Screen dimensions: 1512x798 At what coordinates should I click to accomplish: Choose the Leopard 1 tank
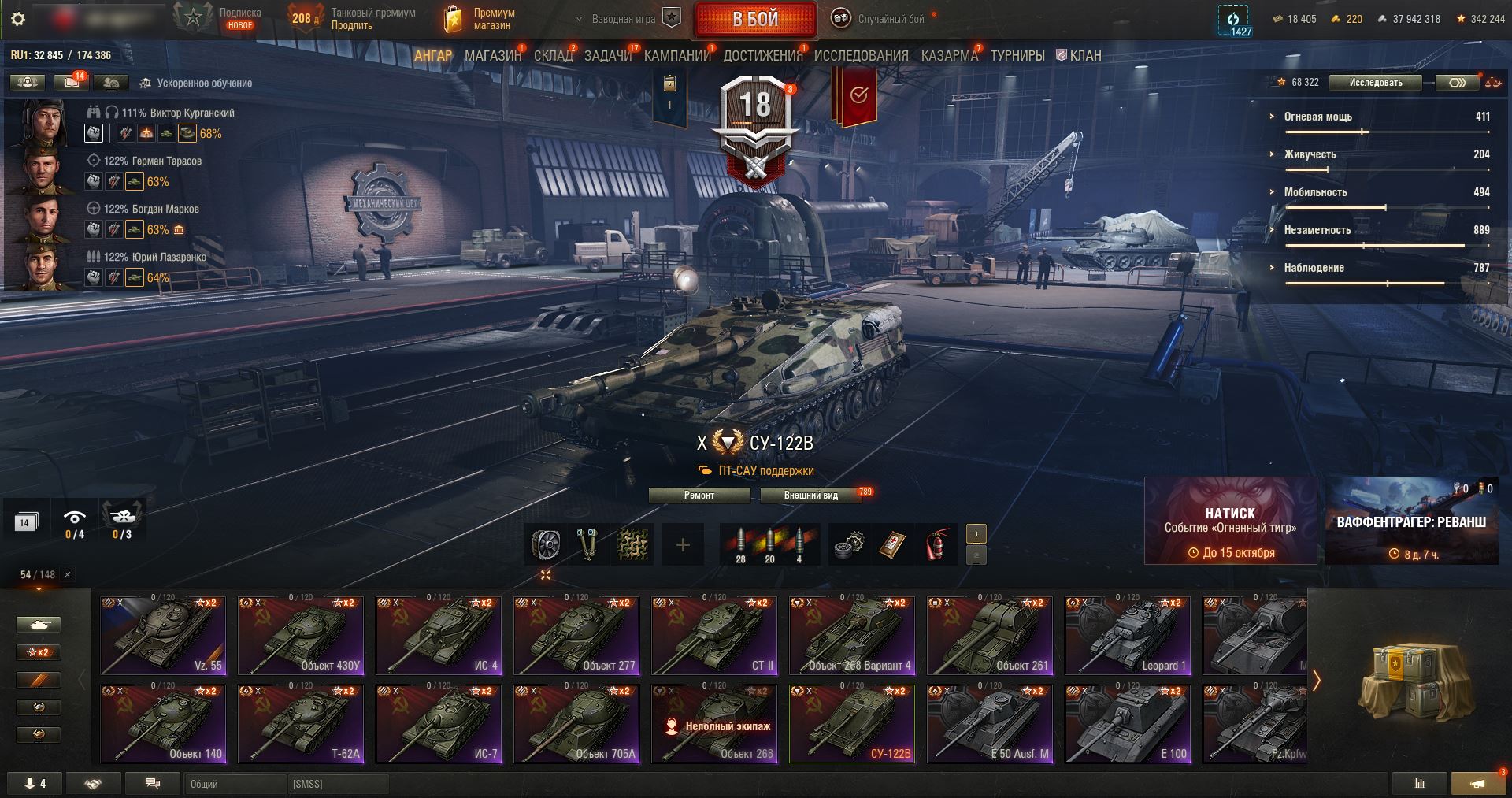(1127, 635)
